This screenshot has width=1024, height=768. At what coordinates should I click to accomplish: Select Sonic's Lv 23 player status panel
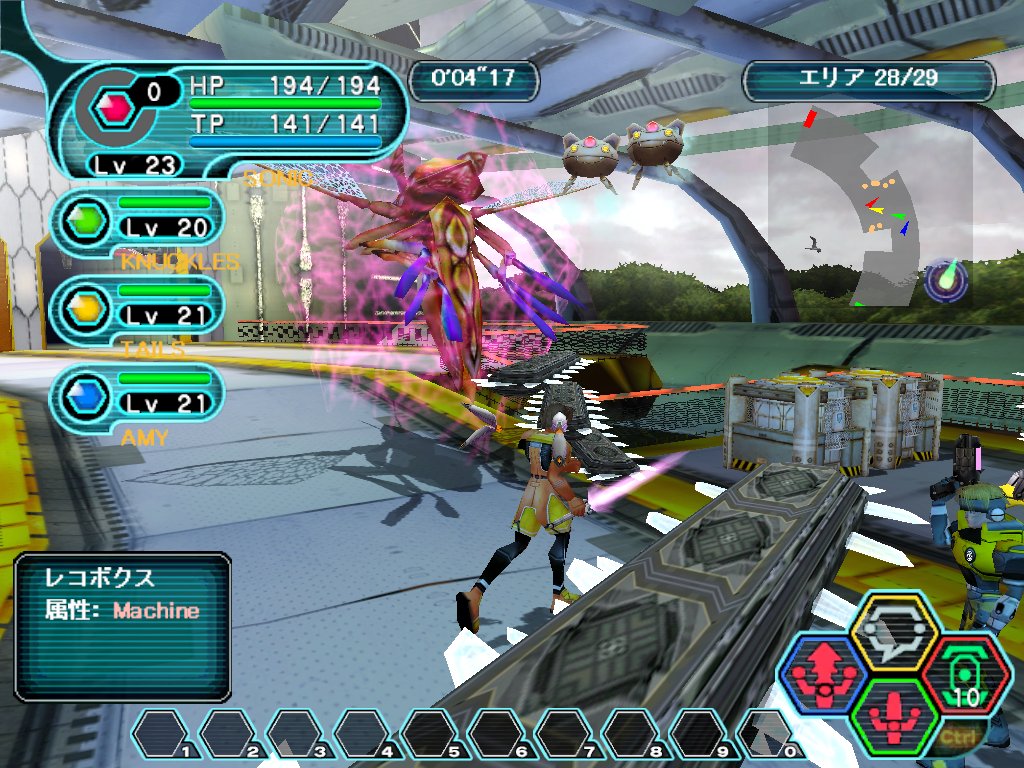[x=230, y=118]
